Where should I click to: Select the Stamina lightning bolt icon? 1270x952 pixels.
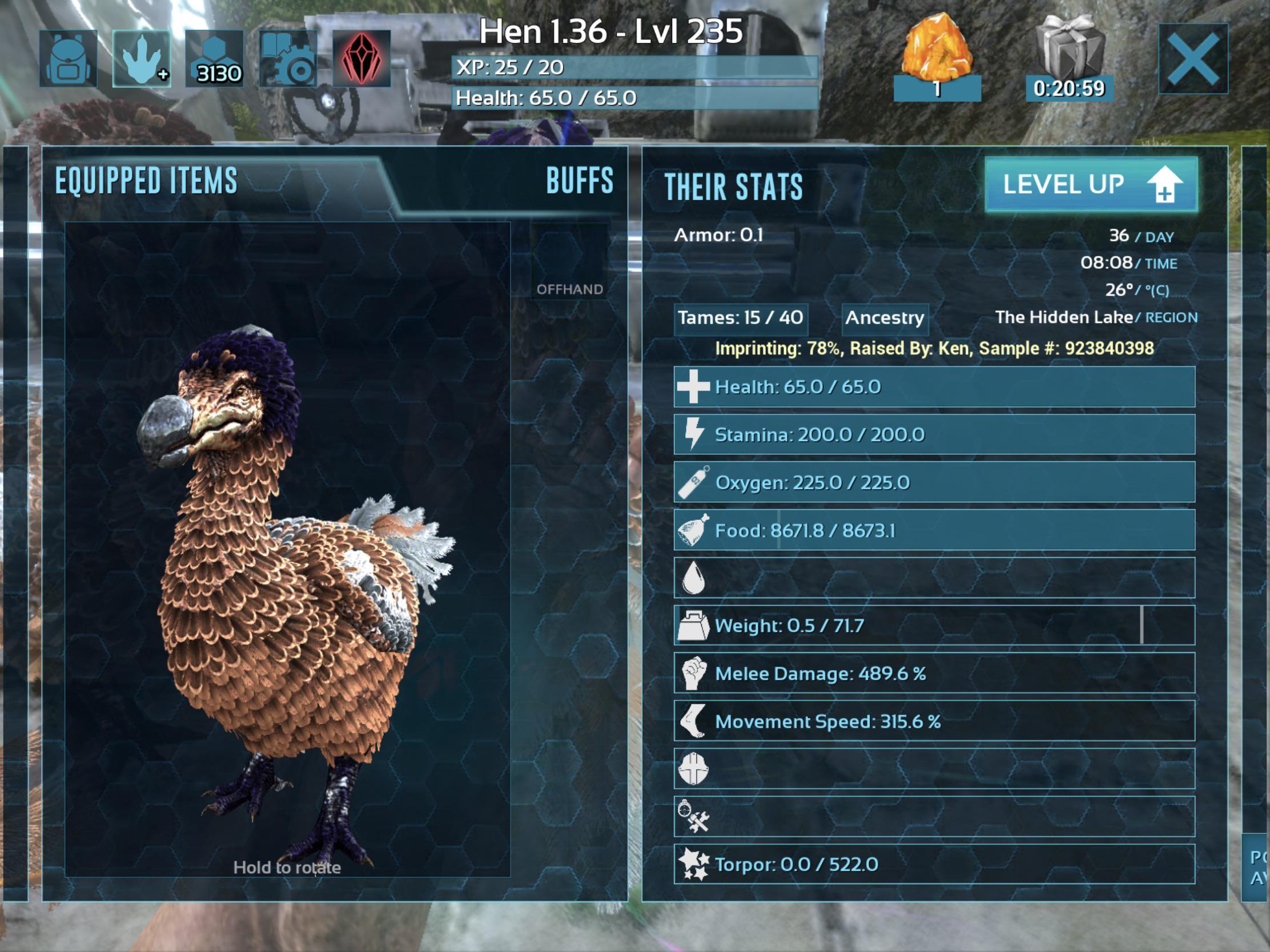pyautogui.click(x=696, y=434)
